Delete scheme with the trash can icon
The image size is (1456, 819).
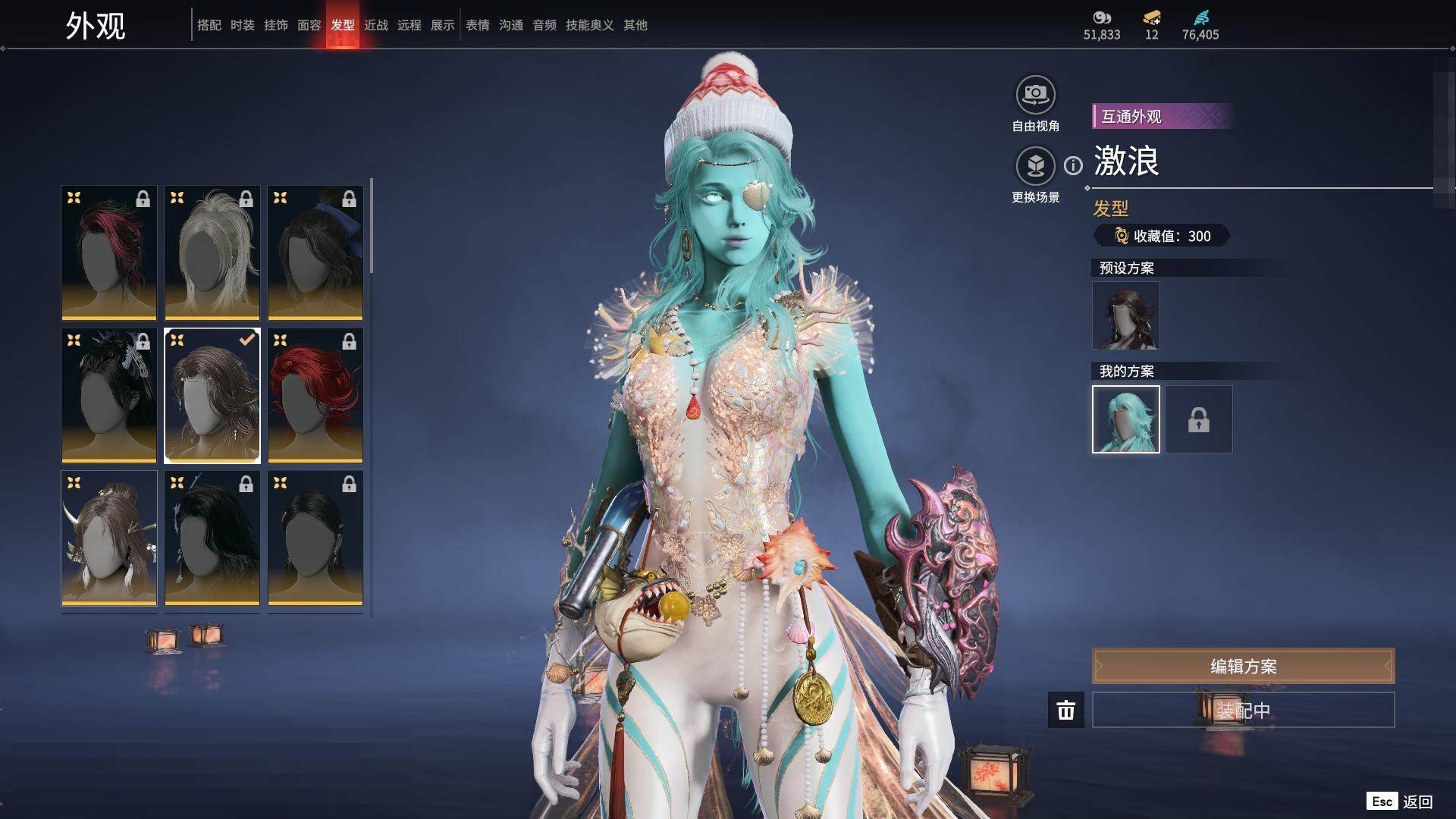[1065, 710]
